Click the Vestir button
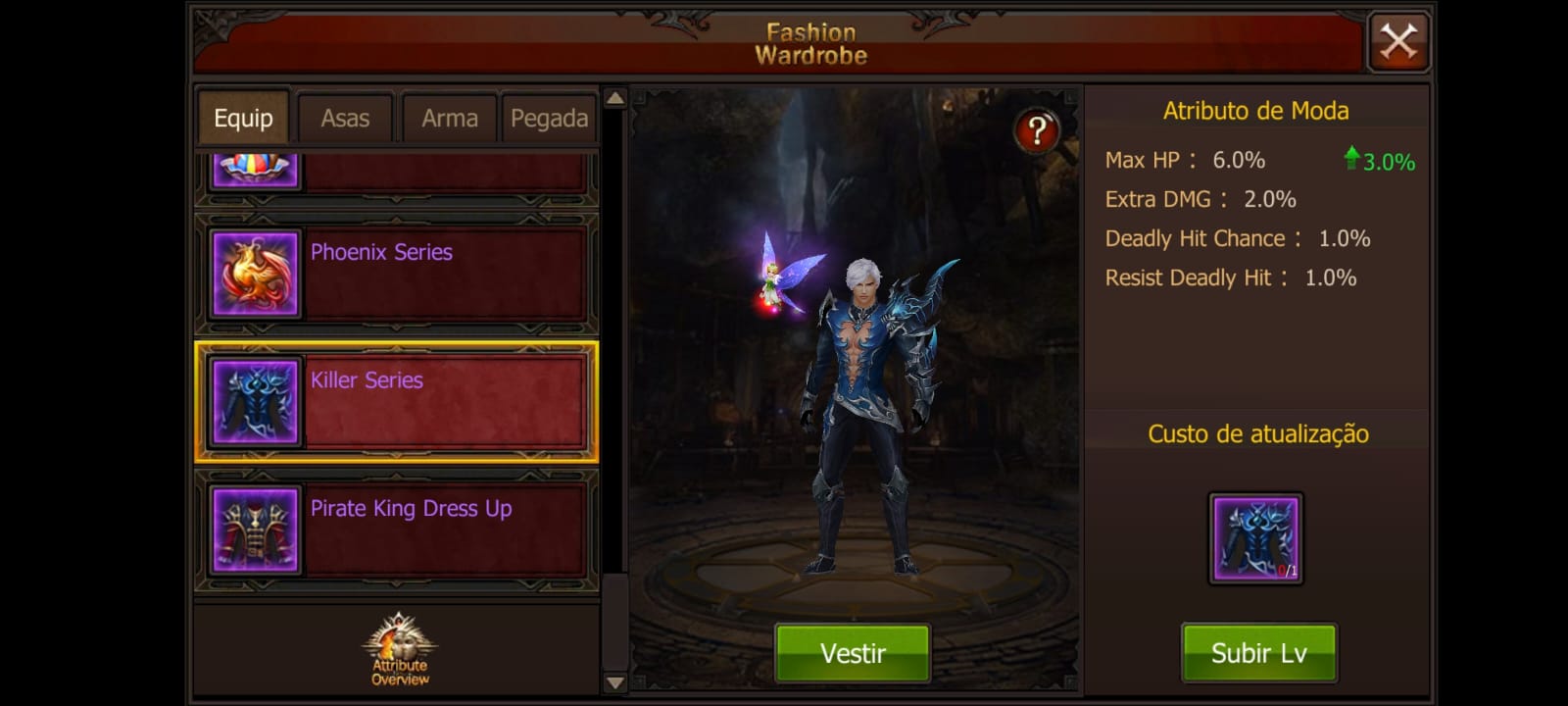The width and height of the screenshot is (1568, 706). [x=852, y=653]
